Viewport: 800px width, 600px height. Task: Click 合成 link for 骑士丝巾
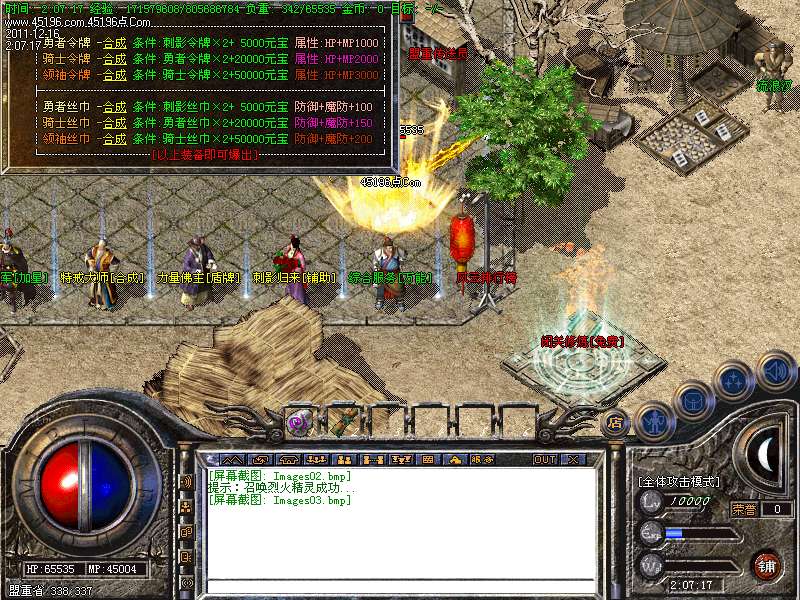(x=114, y=122)
